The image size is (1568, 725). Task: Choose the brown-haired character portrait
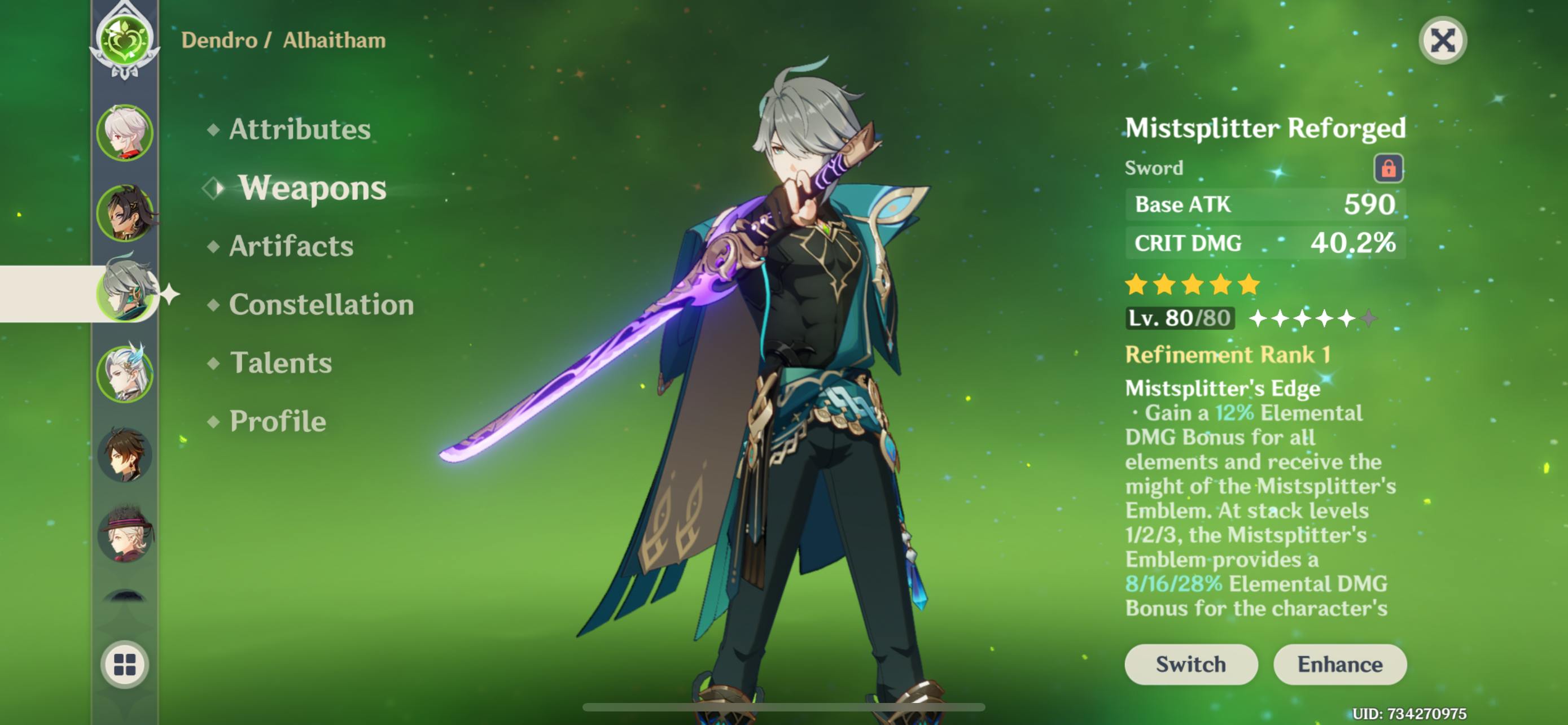click(x=125, y=454)
